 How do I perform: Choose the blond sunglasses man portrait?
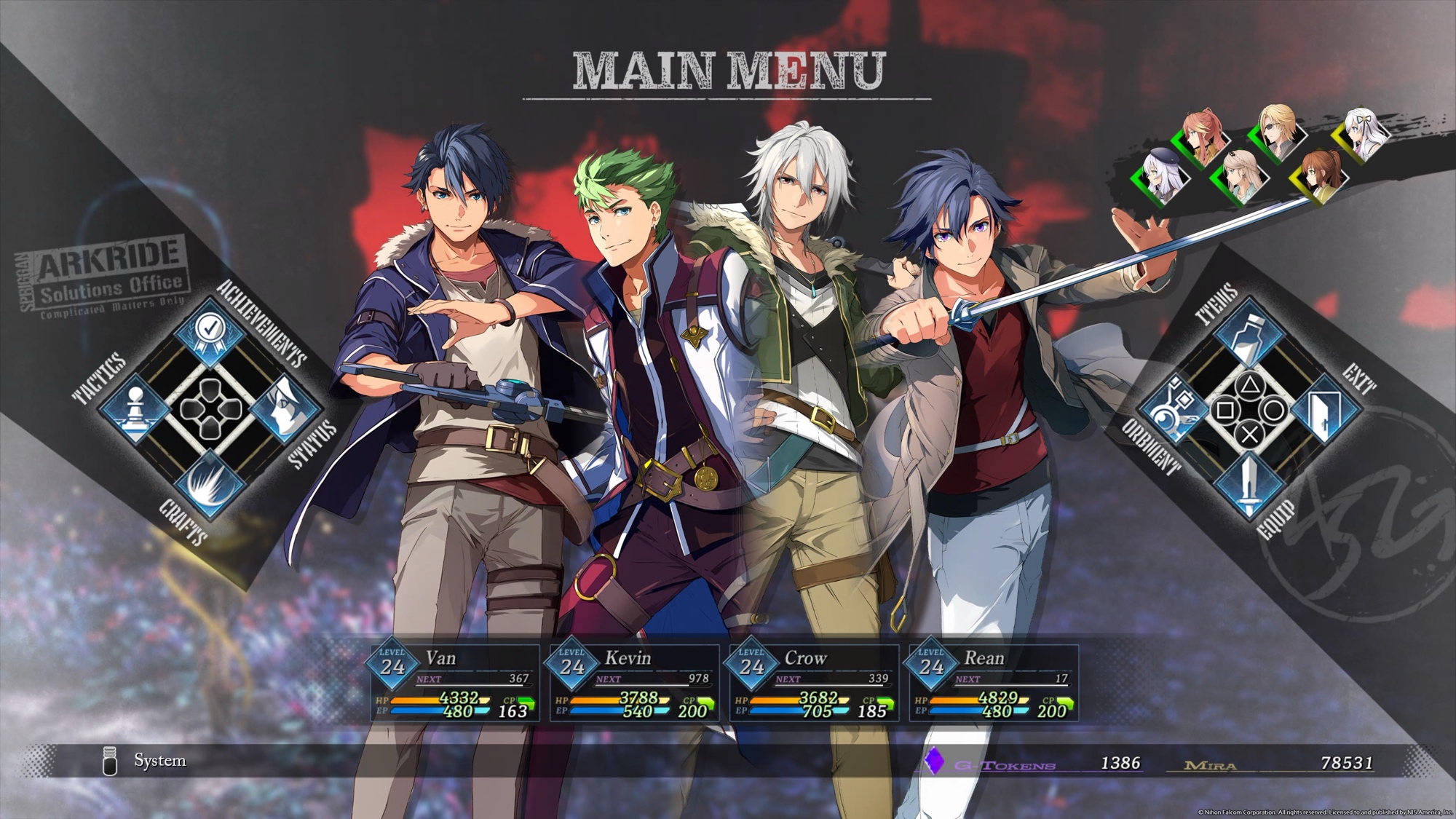(x=1279, y=132)
